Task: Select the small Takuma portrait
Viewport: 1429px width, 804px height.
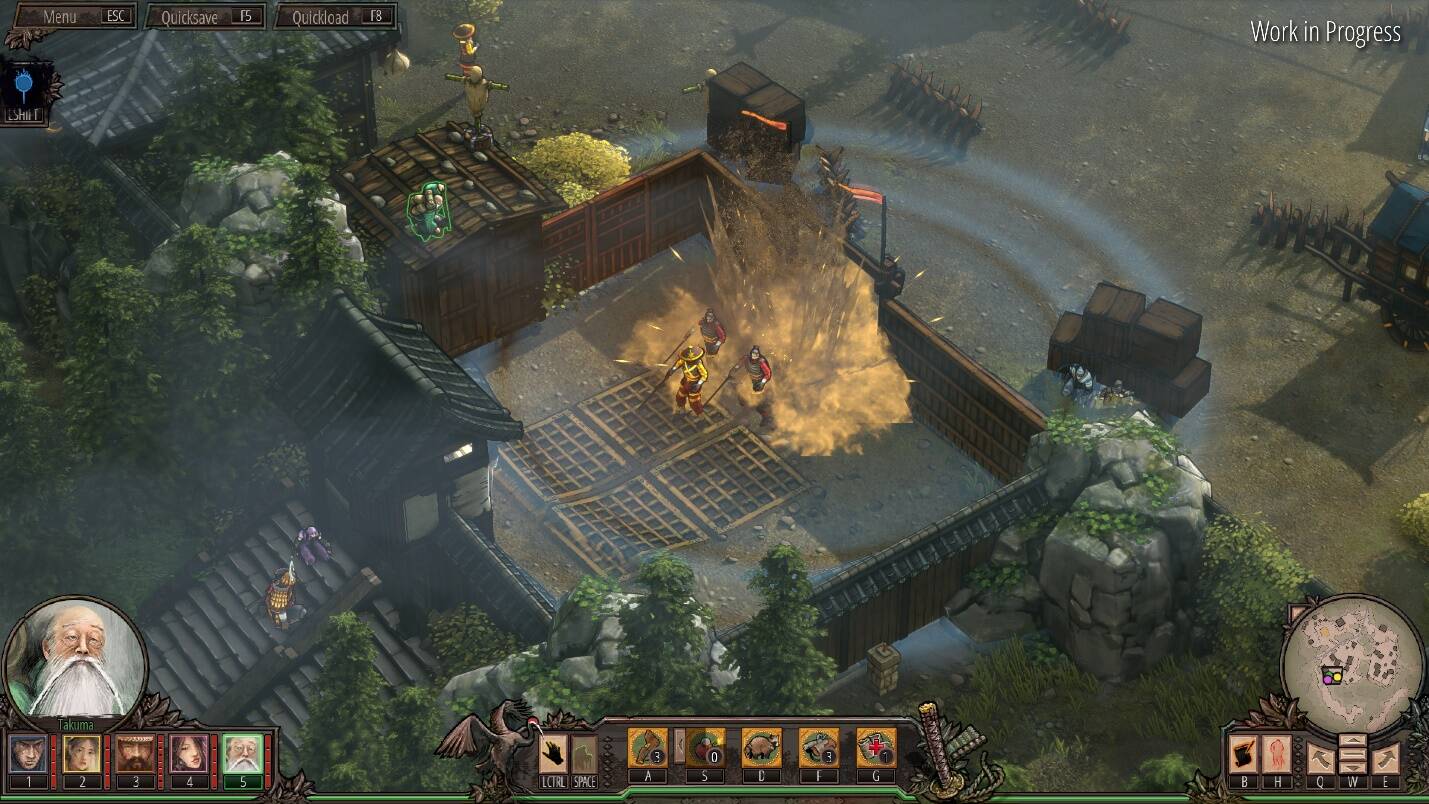Action: click(242, 754)
